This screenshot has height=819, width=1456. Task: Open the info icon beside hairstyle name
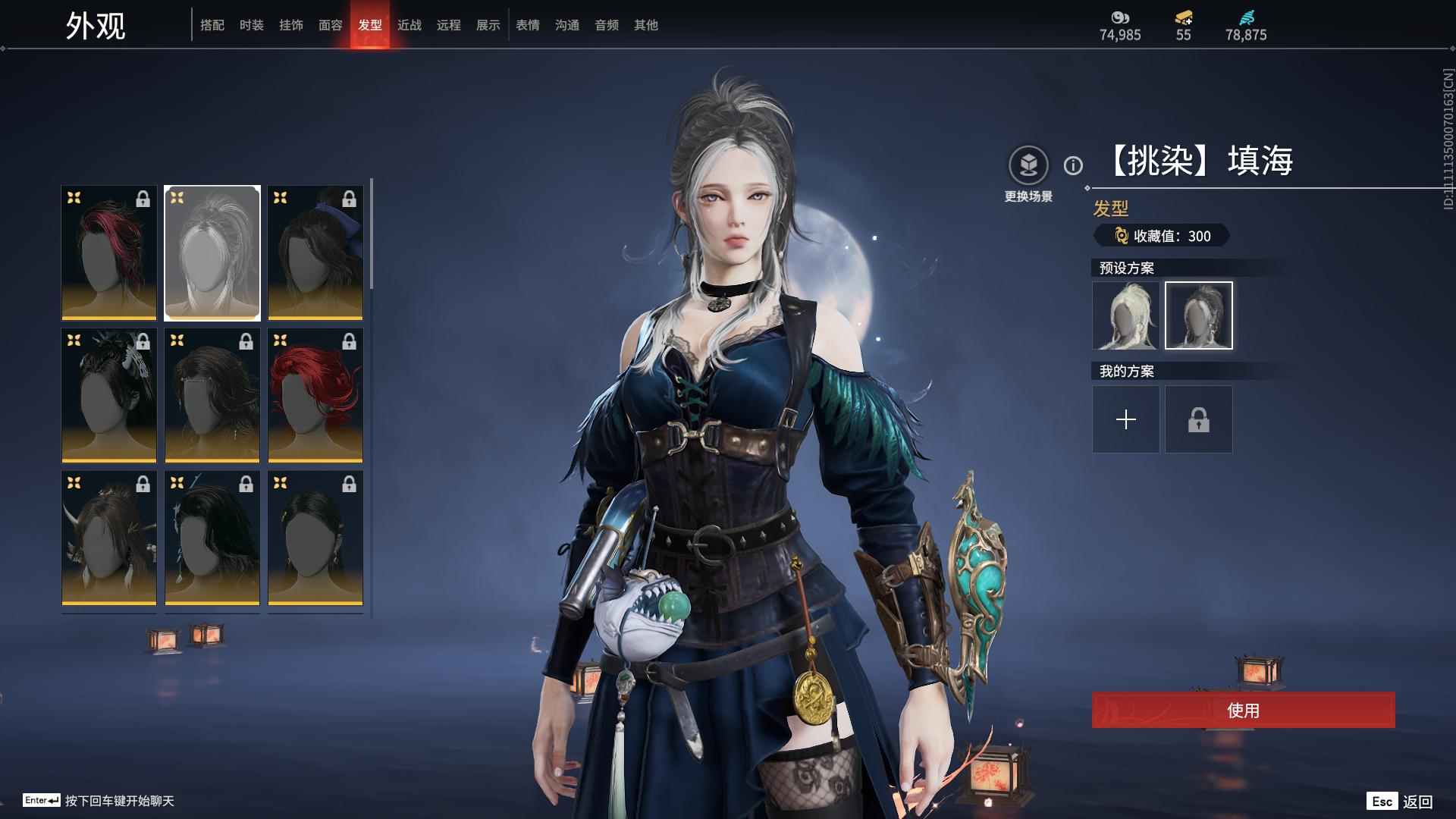pyautogui.click(x=1073, y=165)
